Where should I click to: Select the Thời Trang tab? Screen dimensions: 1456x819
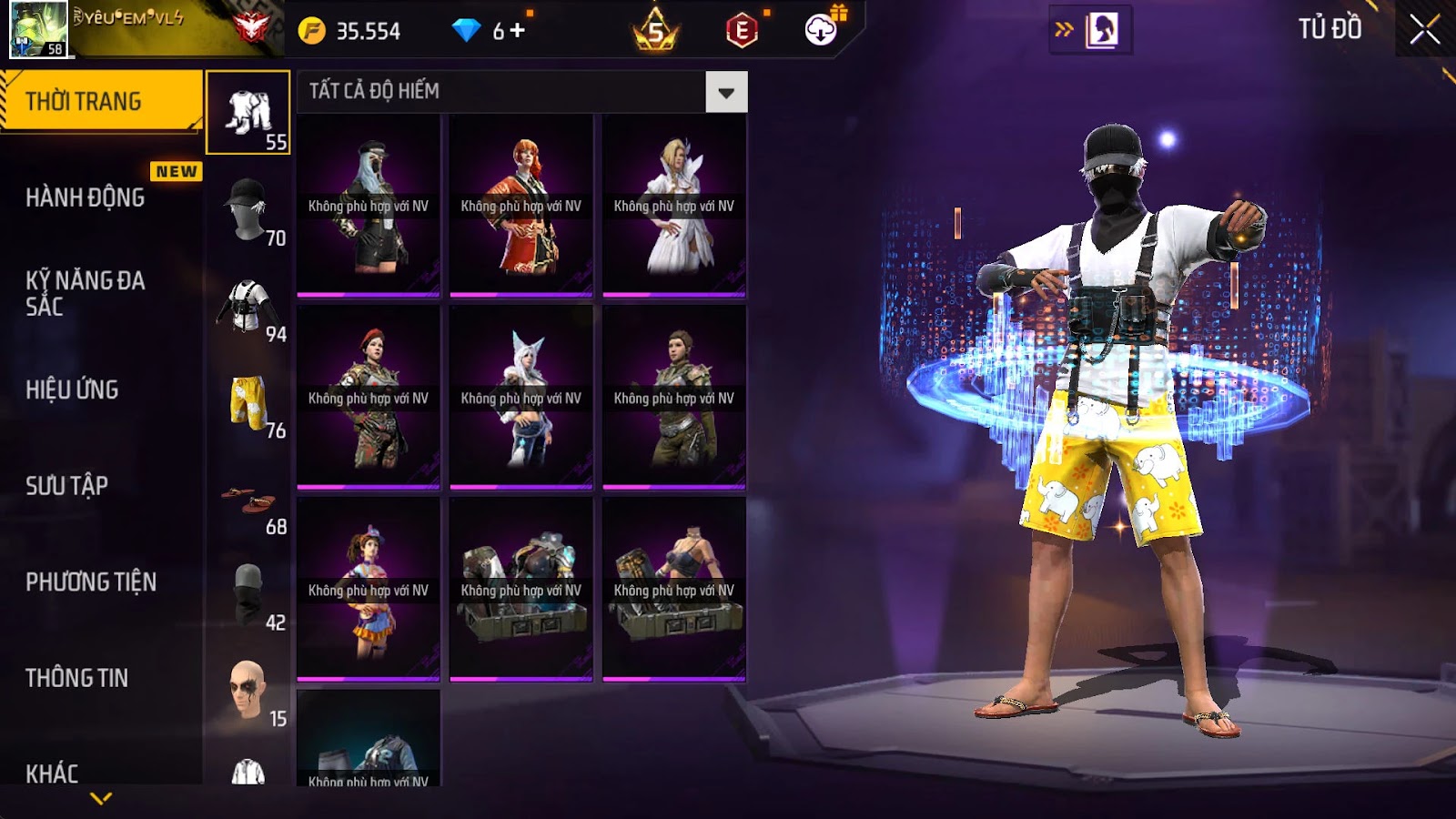tap(84, 101)
